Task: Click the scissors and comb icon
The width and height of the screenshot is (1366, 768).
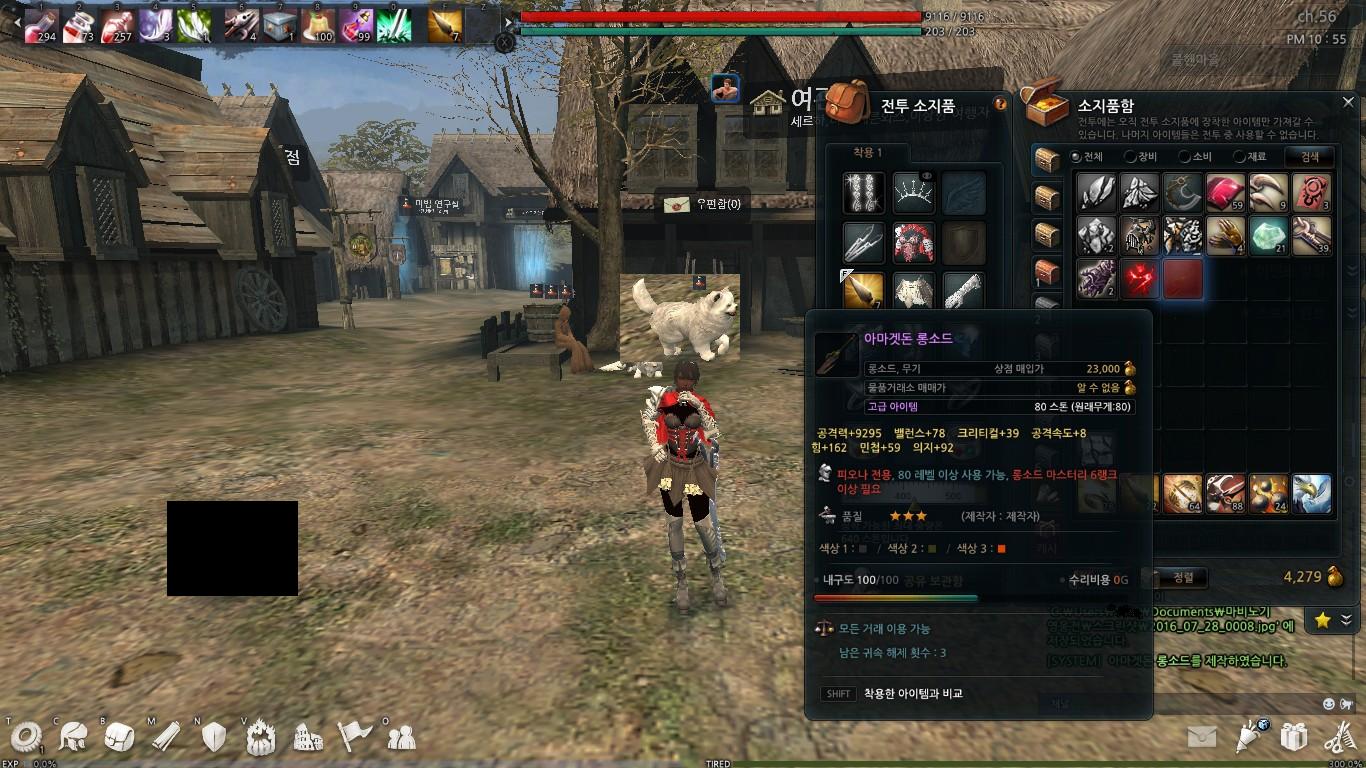Action: pos(1340,737)
